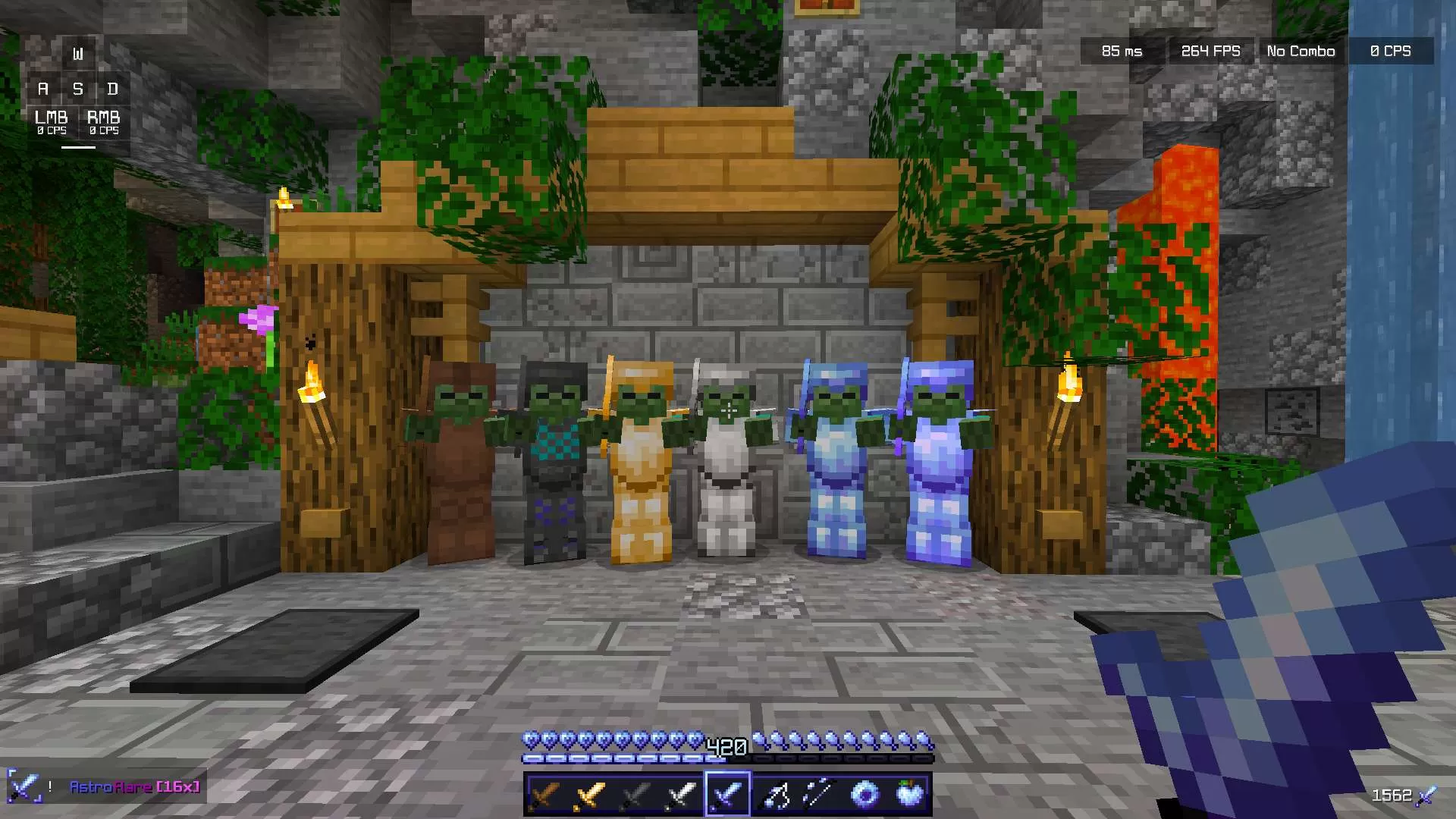
Task: Click the 1562 counter beside the sword icon
Action: coord(1392,795)
